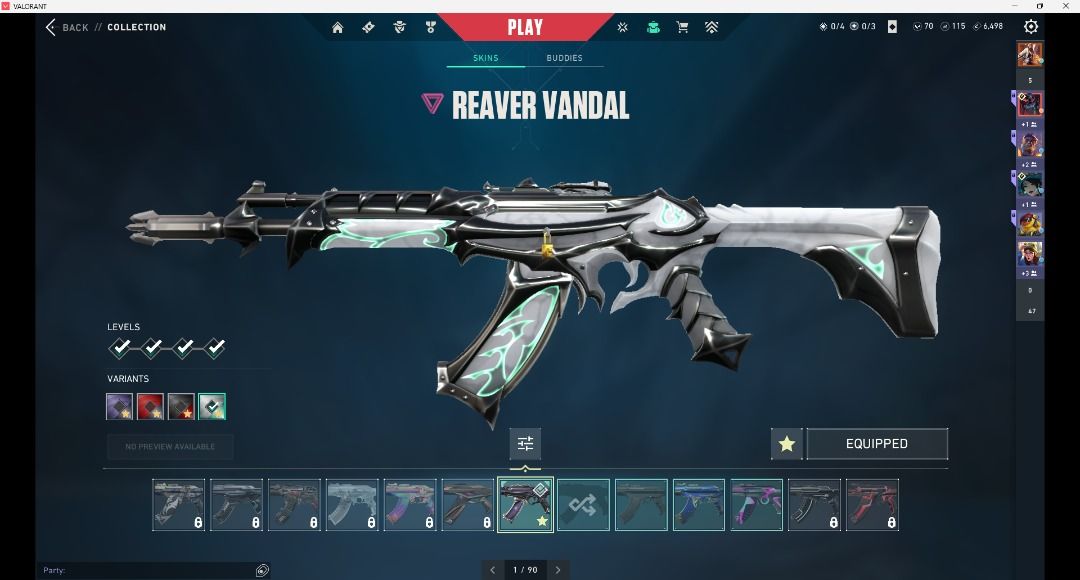Select the purple and pink Vandal skin thumbnail
This screenshot has height=580, width=1080.
tap(757, 505)
